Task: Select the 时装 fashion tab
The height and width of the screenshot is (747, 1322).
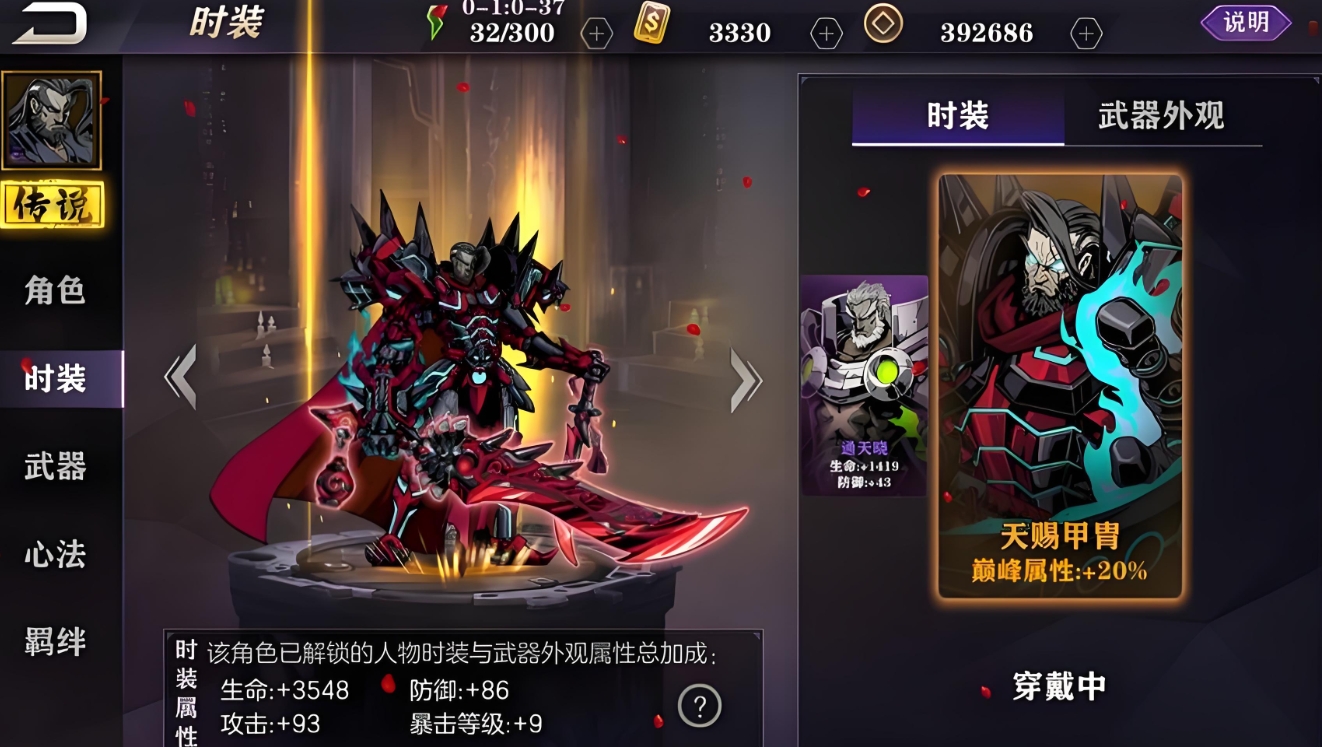Action: [x=956, y=115]
